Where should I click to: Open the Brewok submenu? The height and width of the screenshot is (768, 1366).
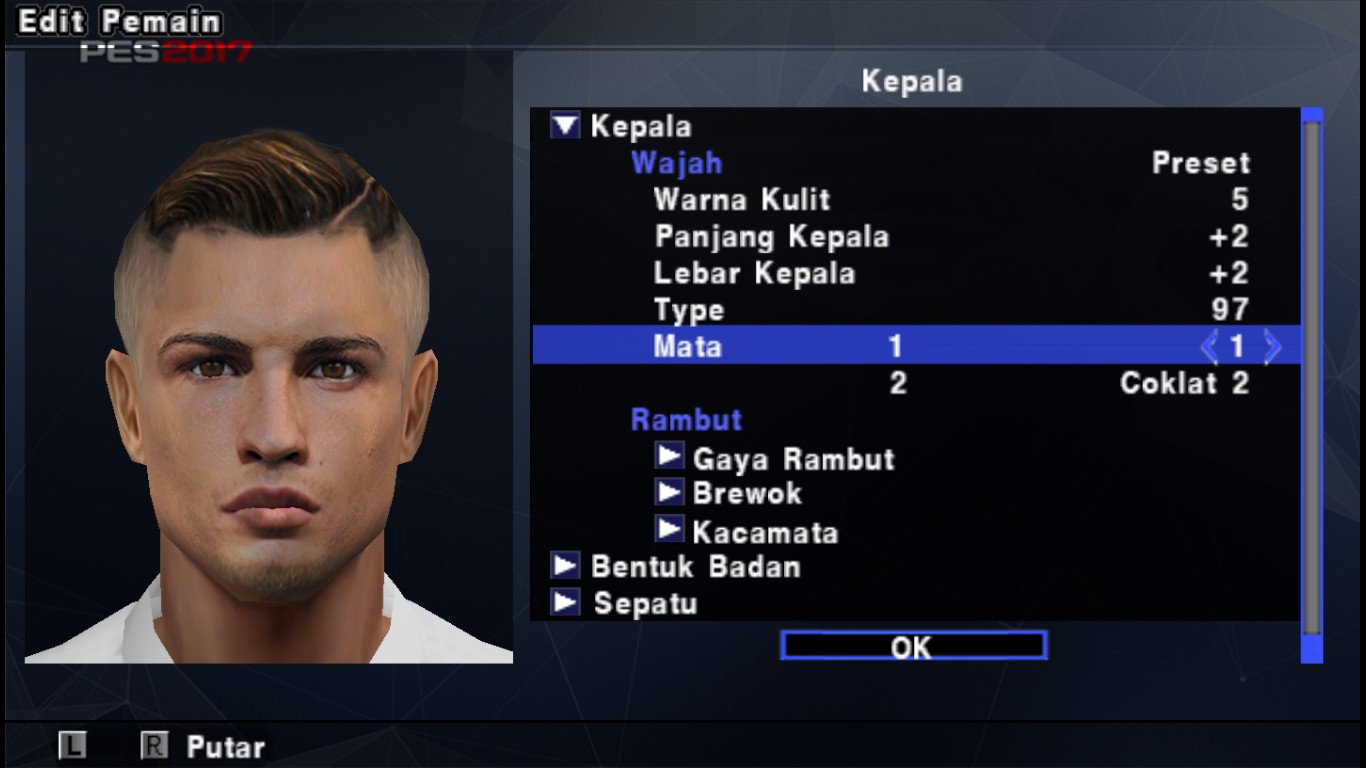669,492
